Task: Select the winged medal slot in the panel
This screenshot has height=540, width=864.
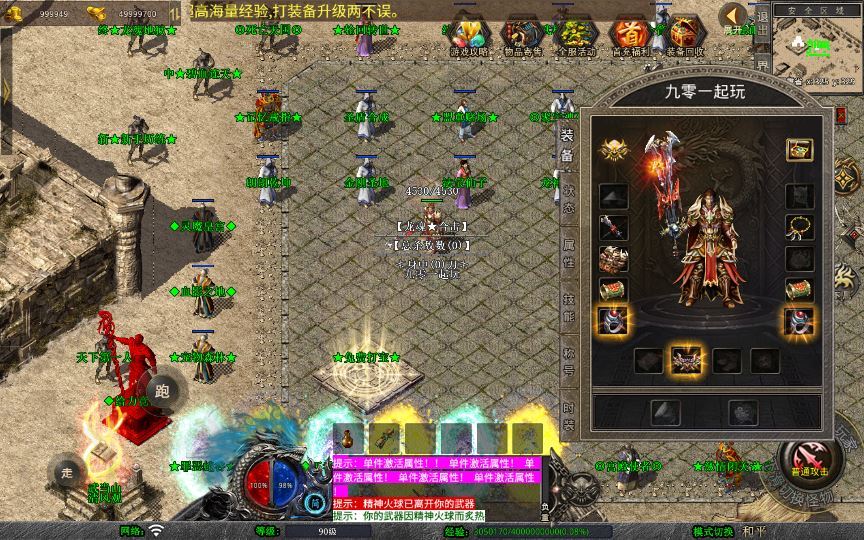Action: (614, 150)
